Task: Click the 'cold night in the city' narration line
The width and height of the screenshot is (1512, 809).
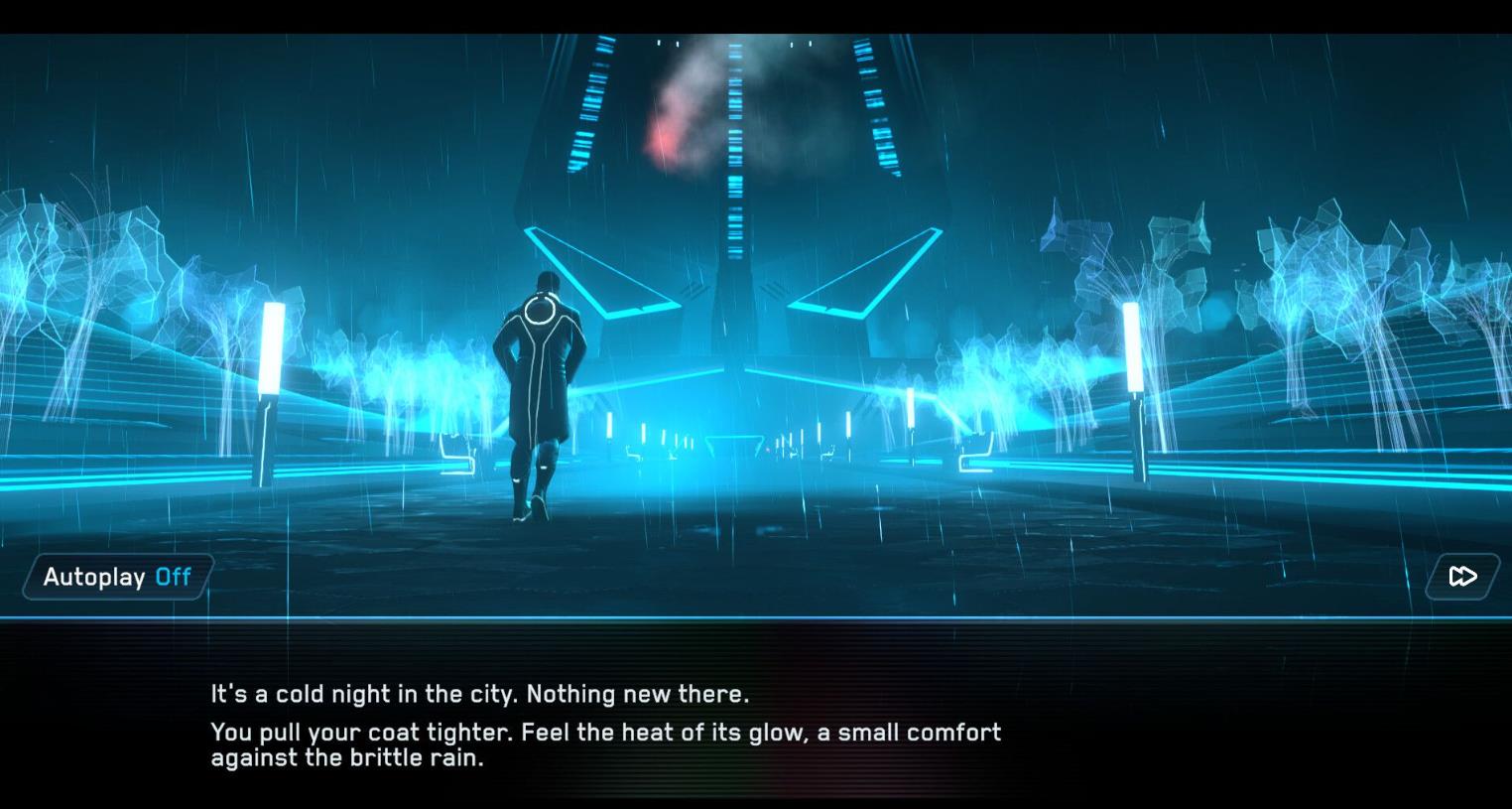Action: point(479,694)
